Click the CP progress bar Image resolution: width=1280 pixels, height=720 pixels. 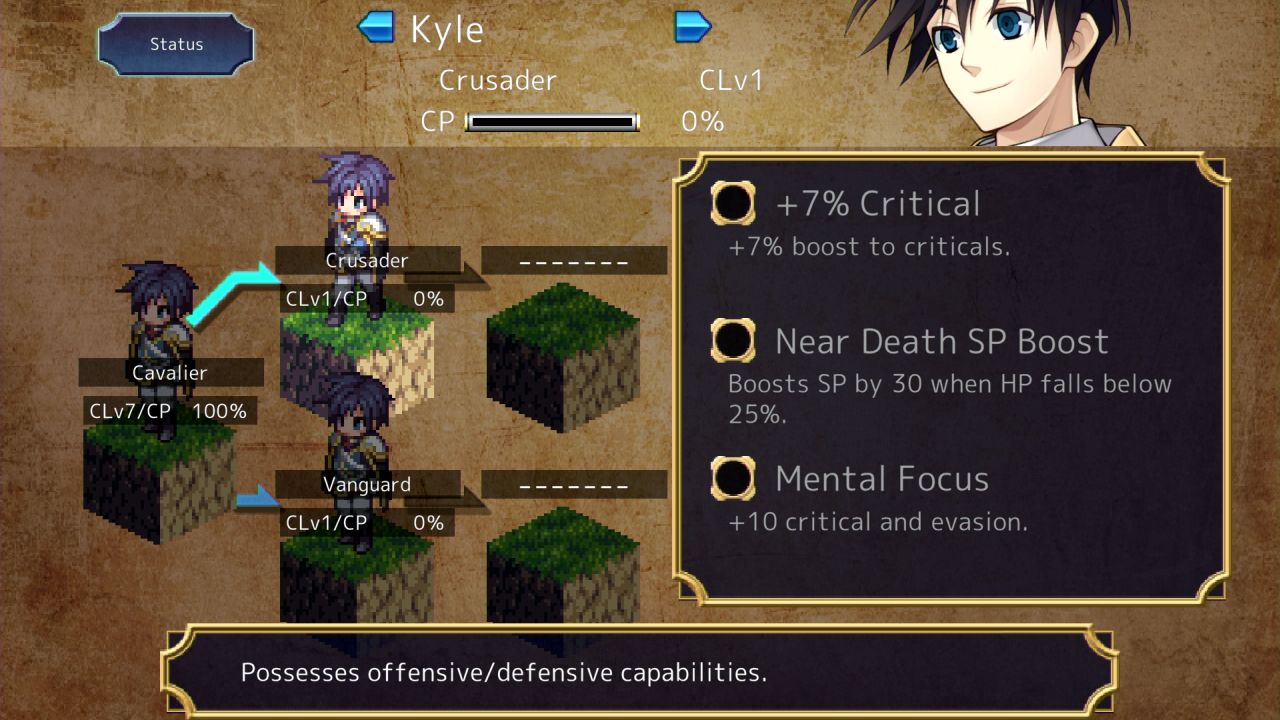553,121
